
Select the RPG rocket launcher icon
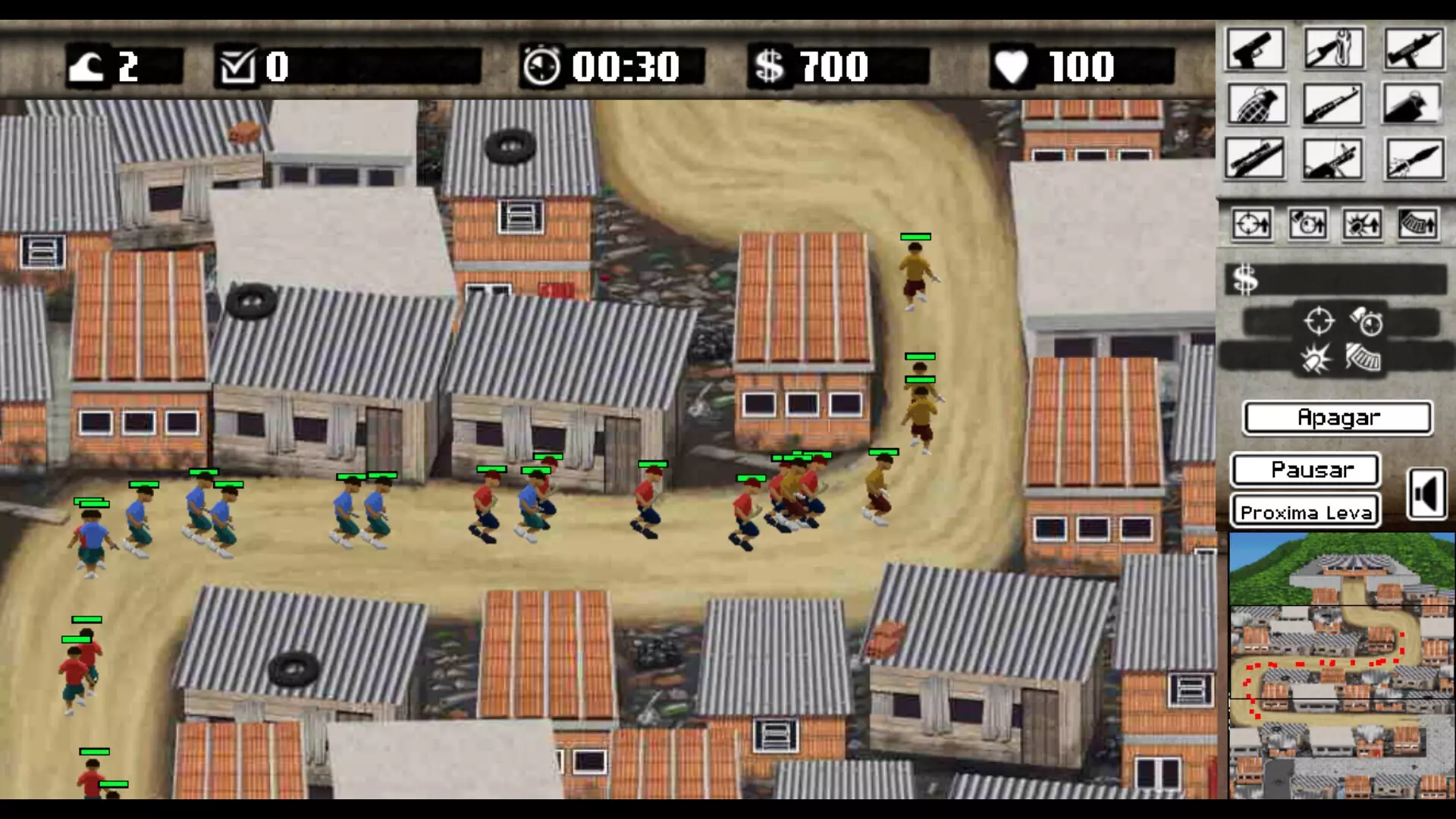pyautogui.click(x=1414, y=158)
